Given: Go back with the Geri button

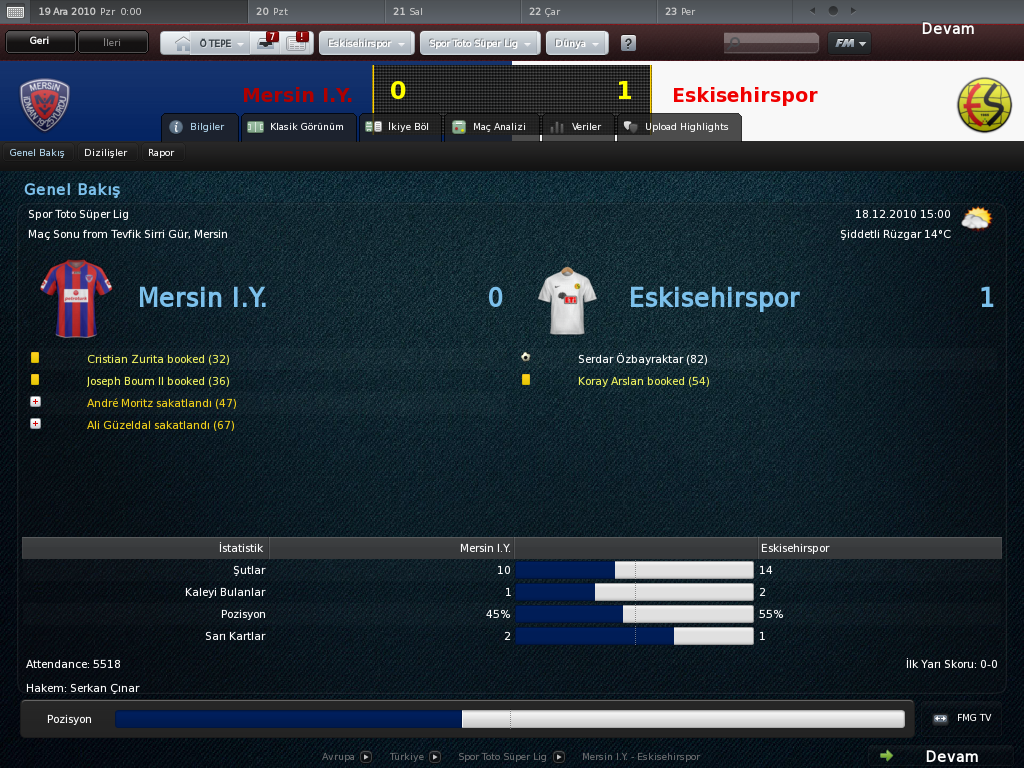Looking at the screenshot, I should 40,42.
